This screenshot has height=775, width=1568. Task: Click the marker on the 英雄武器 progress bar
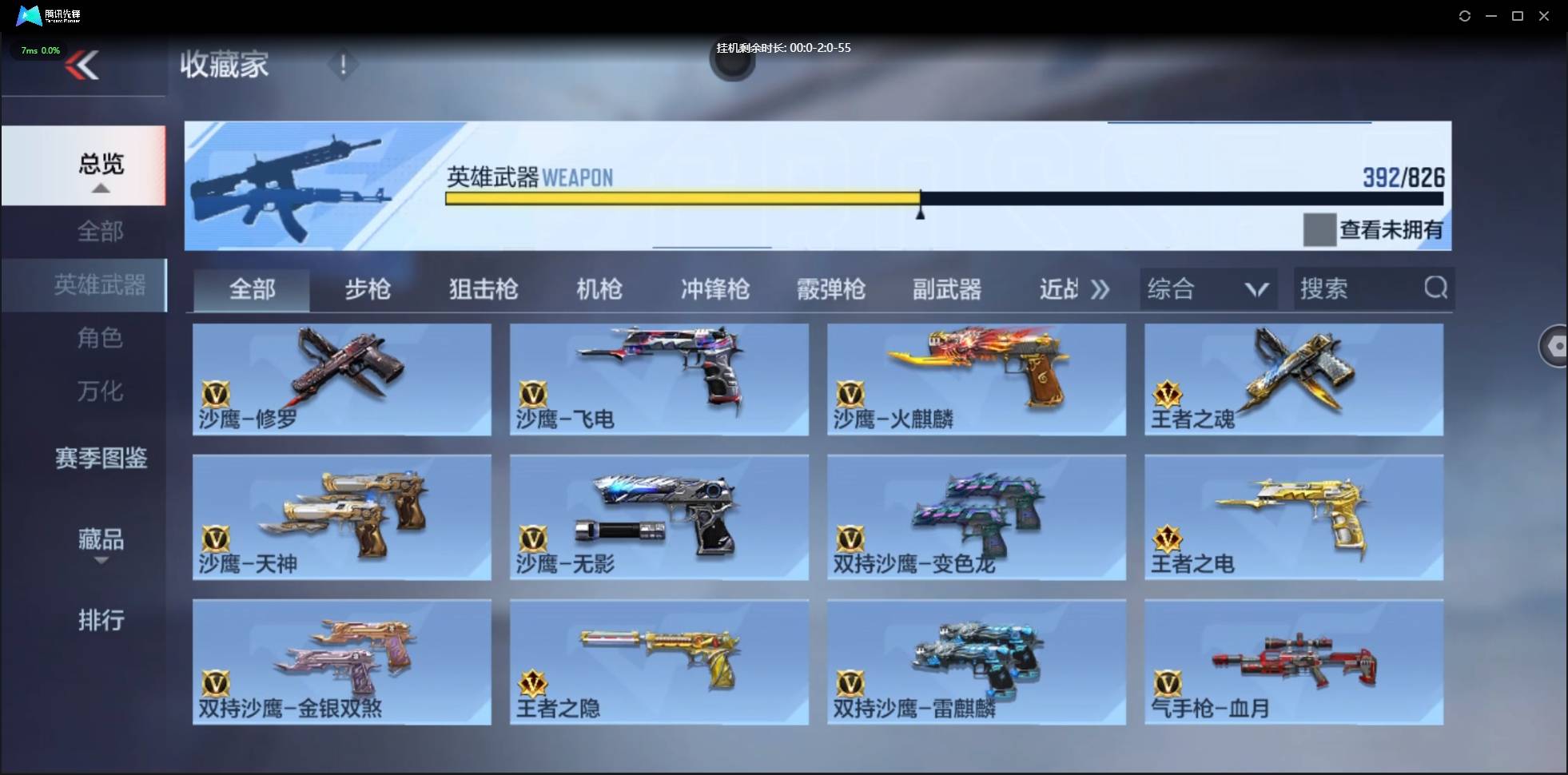[x=920, y=208]
